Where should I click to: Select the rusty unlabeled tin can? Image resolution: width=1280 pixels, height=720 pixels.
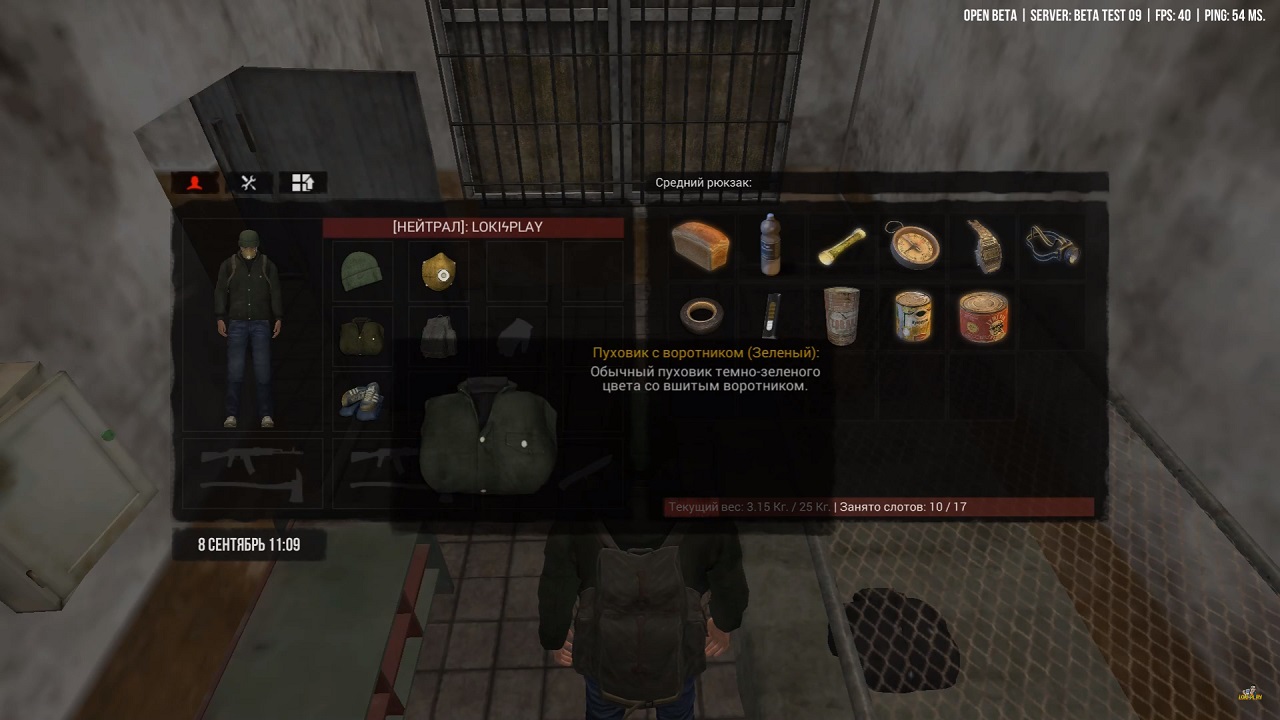[841, 316]
